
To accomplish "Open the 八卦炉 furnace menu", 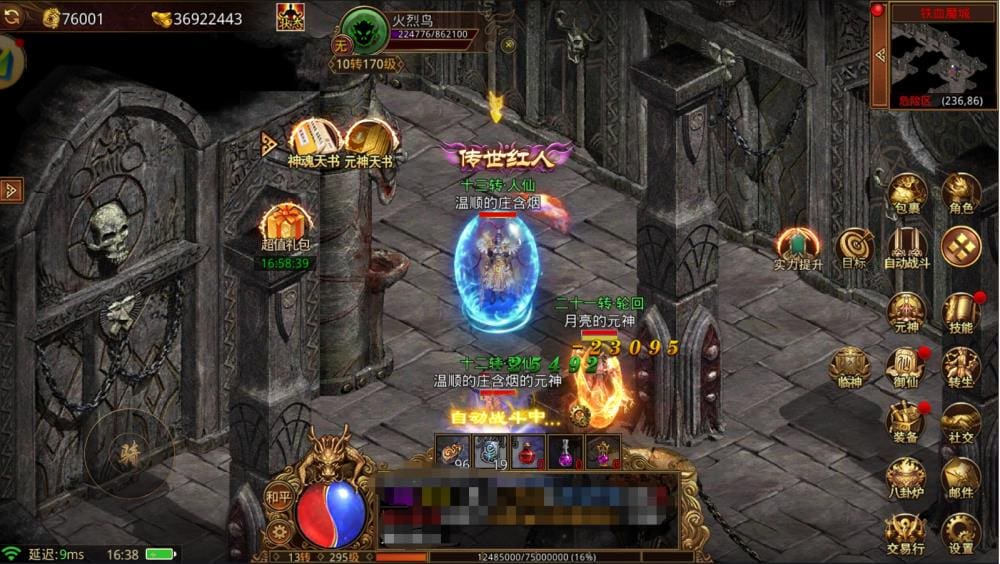I will tap(907, 476).
